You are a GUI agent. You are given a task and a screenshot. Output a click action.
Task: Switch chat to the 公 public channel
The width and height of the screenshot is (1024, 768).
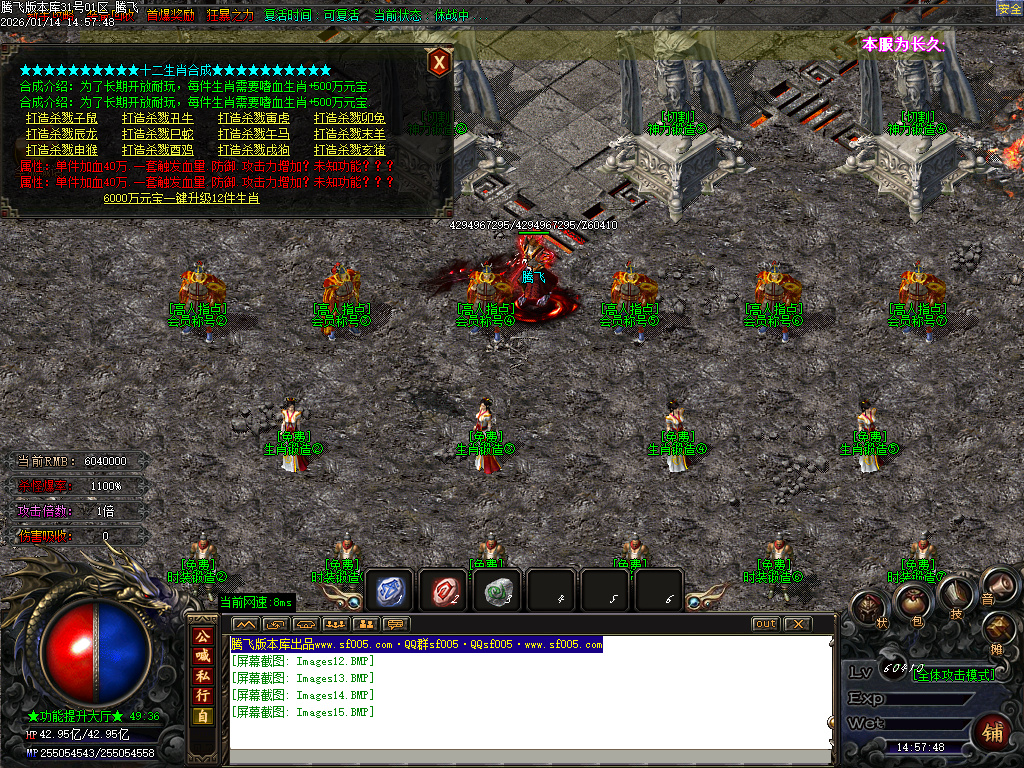tap(203, 636)
